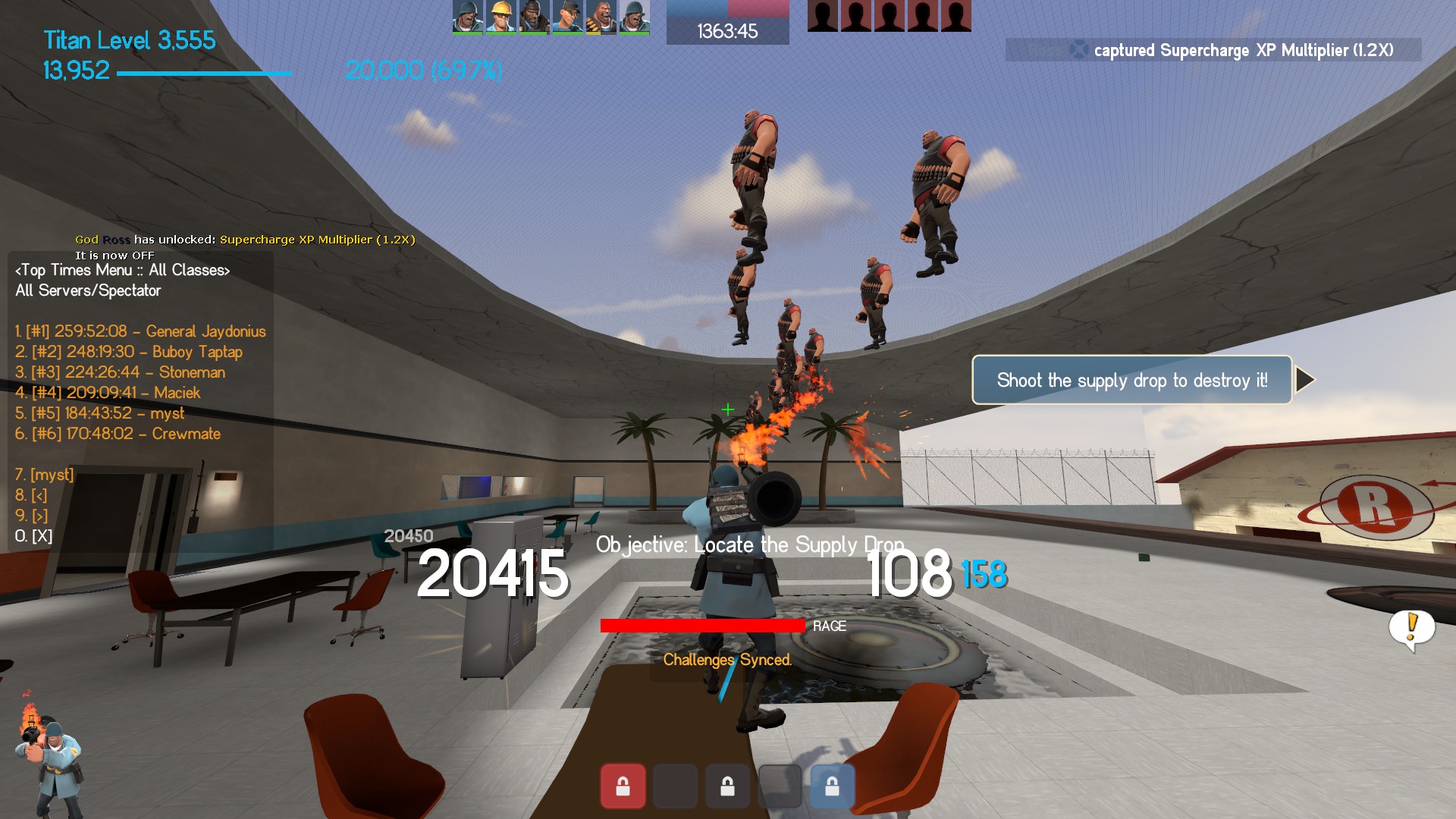The image size is (1456, 819).
Task: Click the dark gray padlock capture point
Action: coord(727,786)
